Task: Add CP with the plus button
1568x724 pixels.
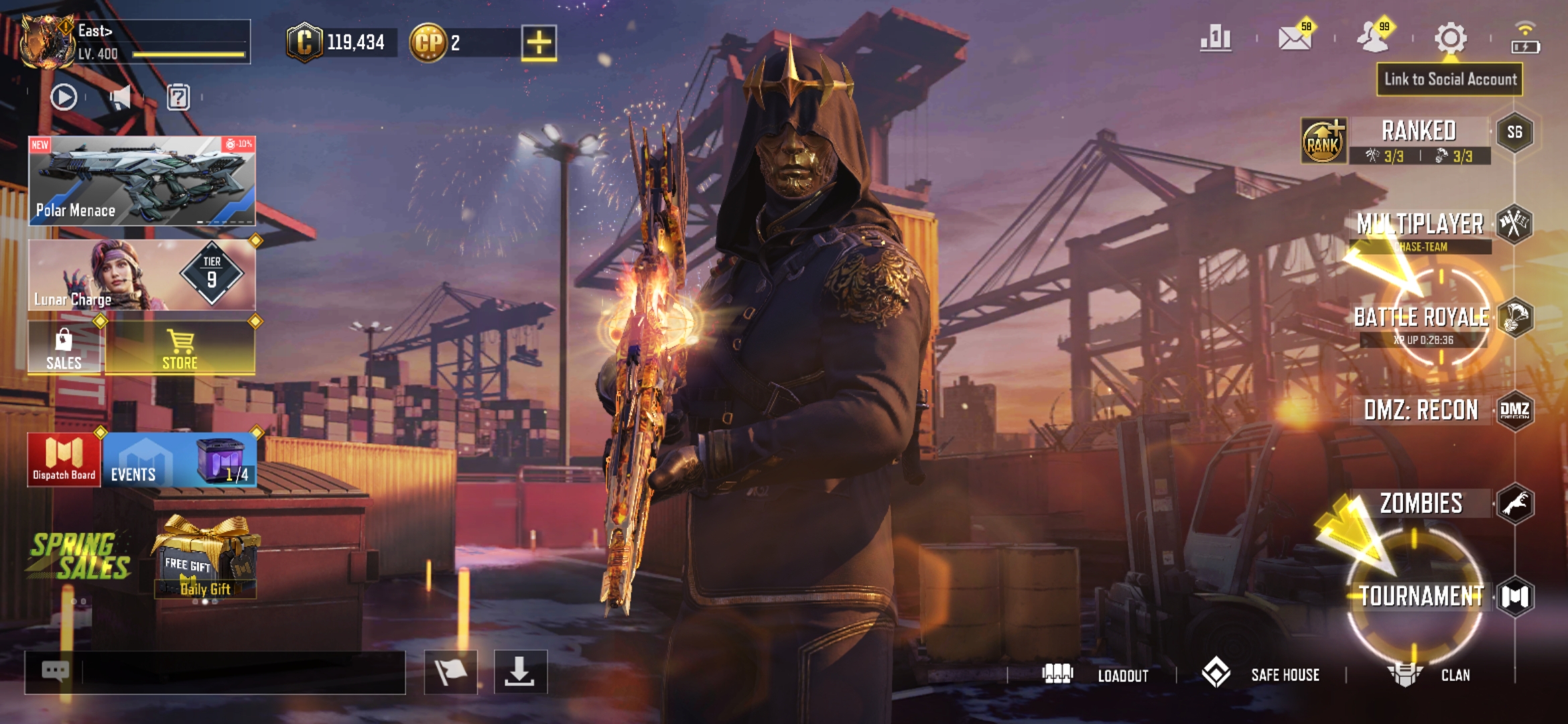Action: coord(539,43)
